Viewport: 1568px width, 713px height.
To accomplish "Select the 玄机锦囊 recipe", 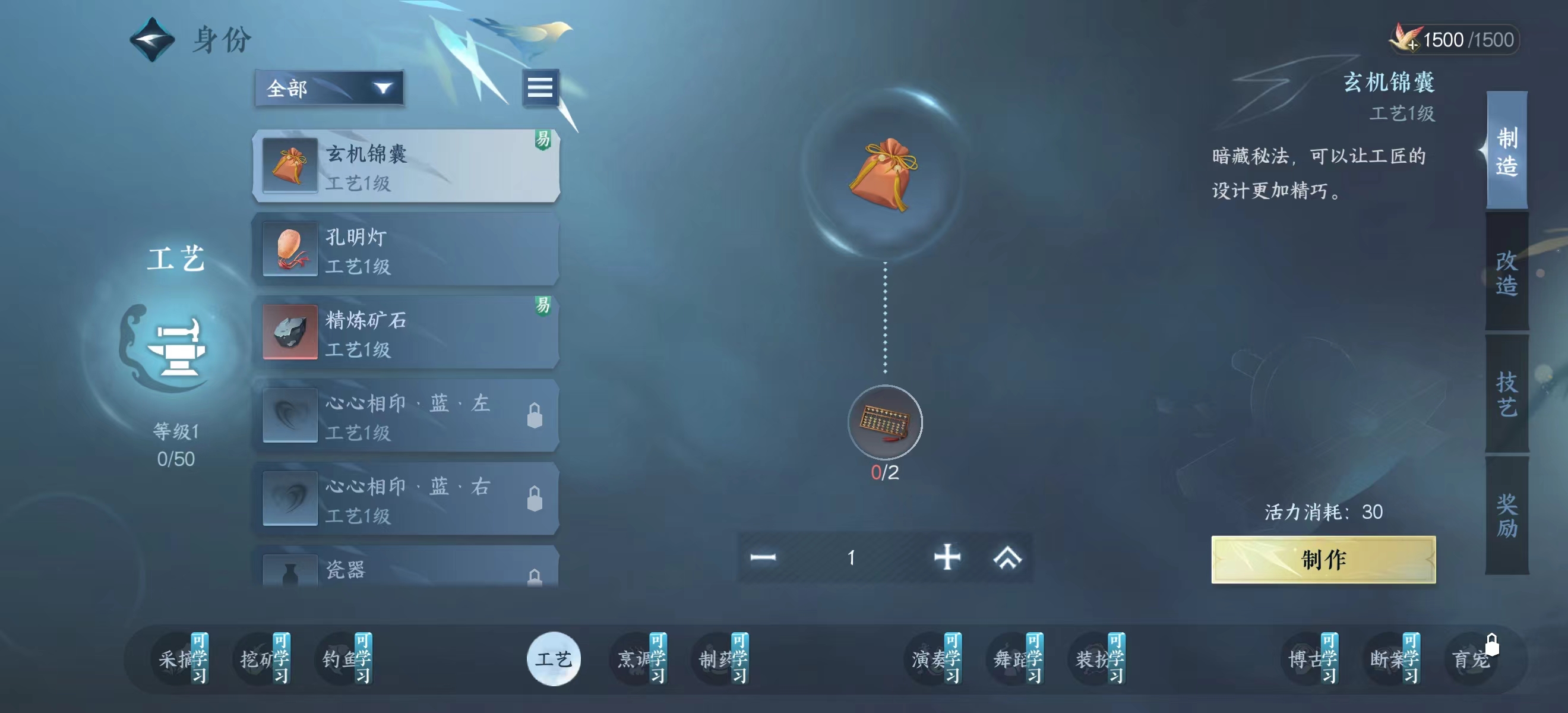I will (406, 166).
